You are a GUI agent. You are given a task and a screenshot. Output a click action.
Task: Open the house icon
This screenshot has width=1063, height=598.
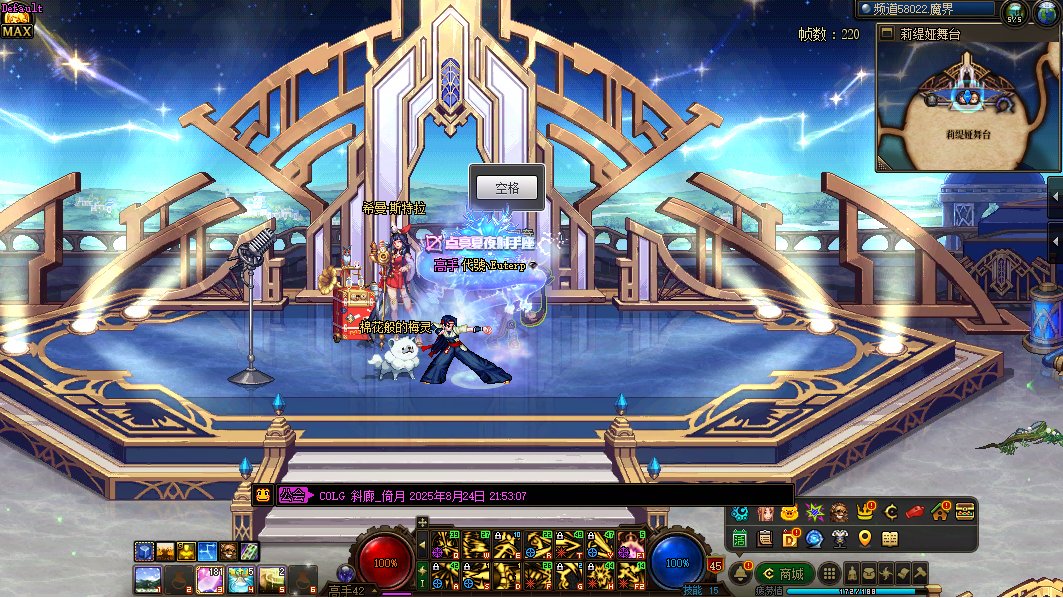pyautogui.click(x=940, y=512)
